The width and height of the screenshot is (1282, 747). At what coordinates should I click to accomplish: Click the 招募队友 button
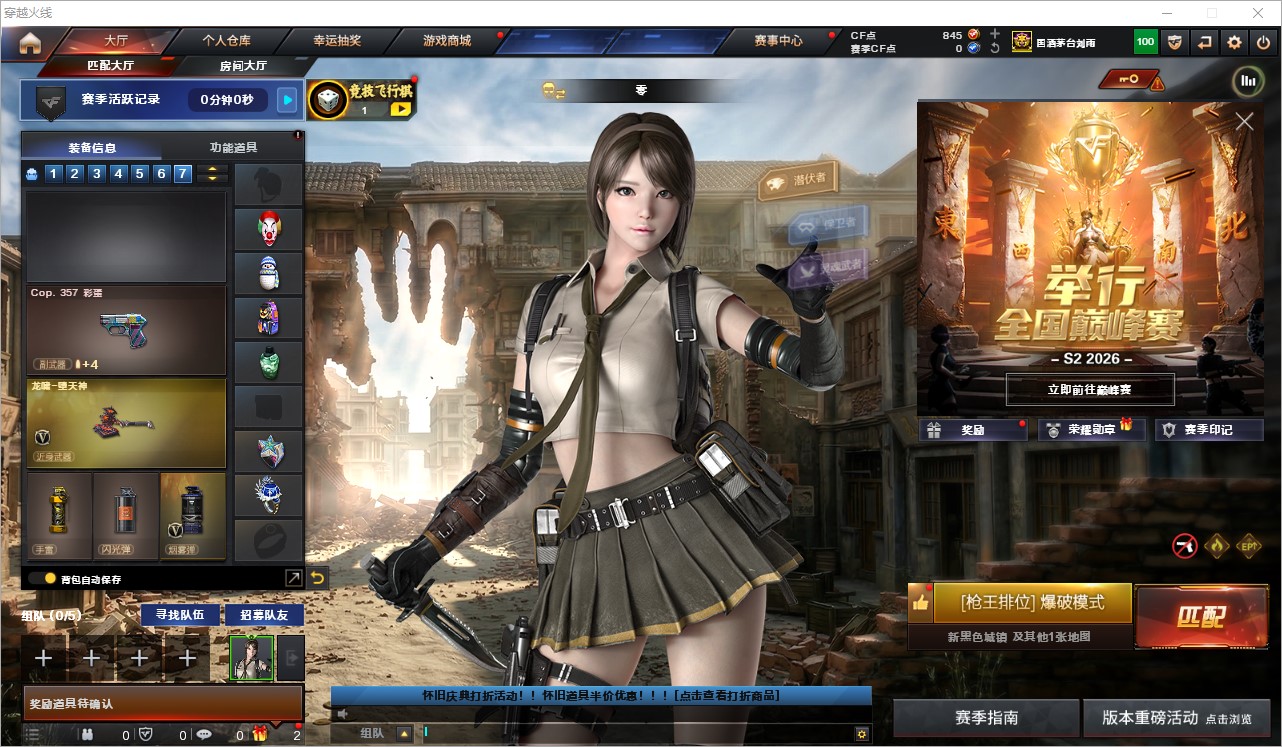click(x=264, y=614)
